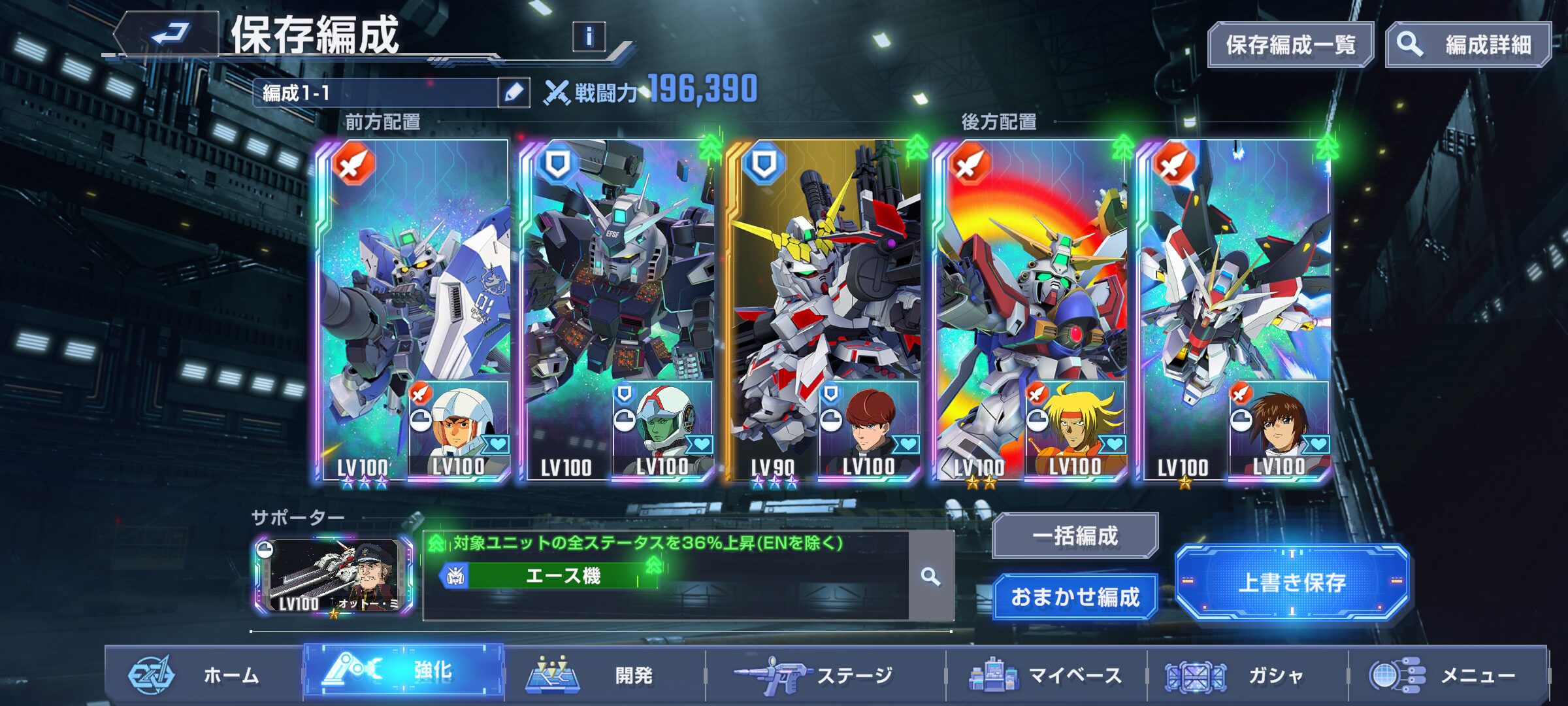Open the ステージ tab
The height and width of the screenshot is (706, 1568).
(x=825, y=675)
